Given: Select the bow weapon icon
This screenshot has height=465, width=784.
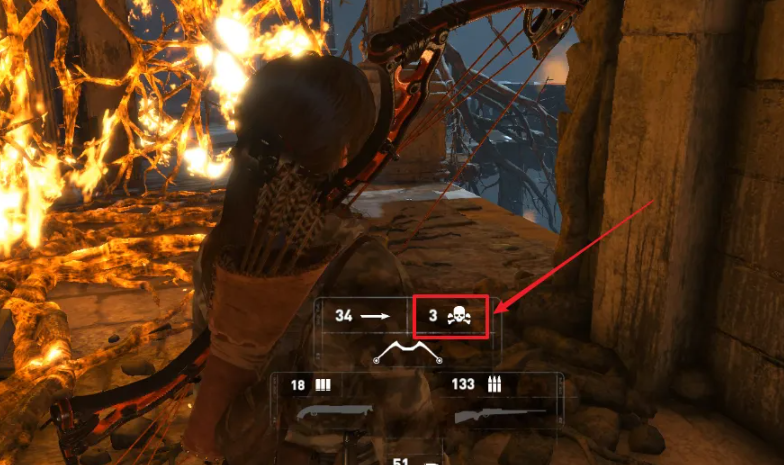Looking at the screenshot, I should pos(406,352).
